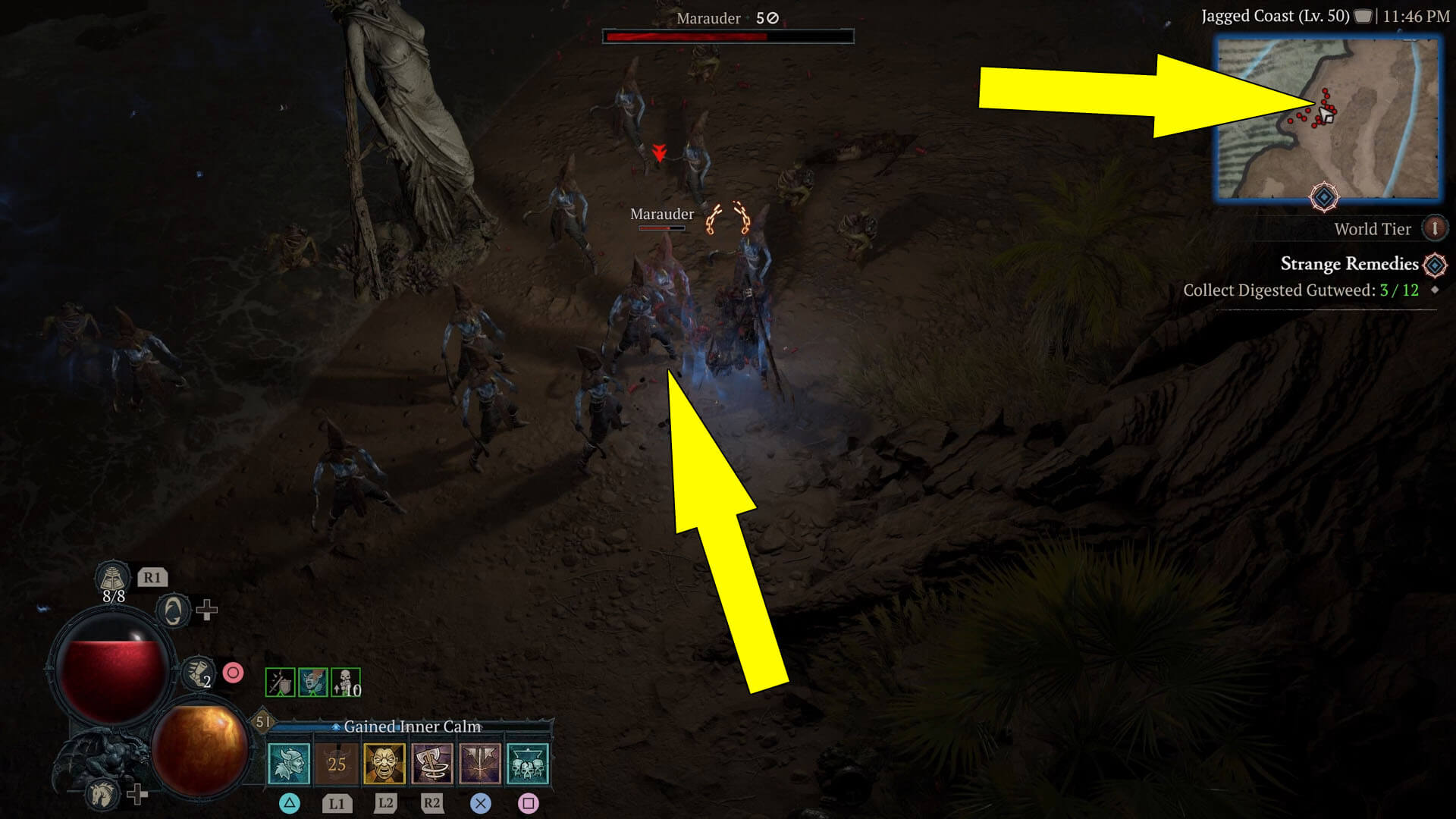1456x819 pixels.
Task: Activate the screaming face skill on L2
Action: pos(385,762)
